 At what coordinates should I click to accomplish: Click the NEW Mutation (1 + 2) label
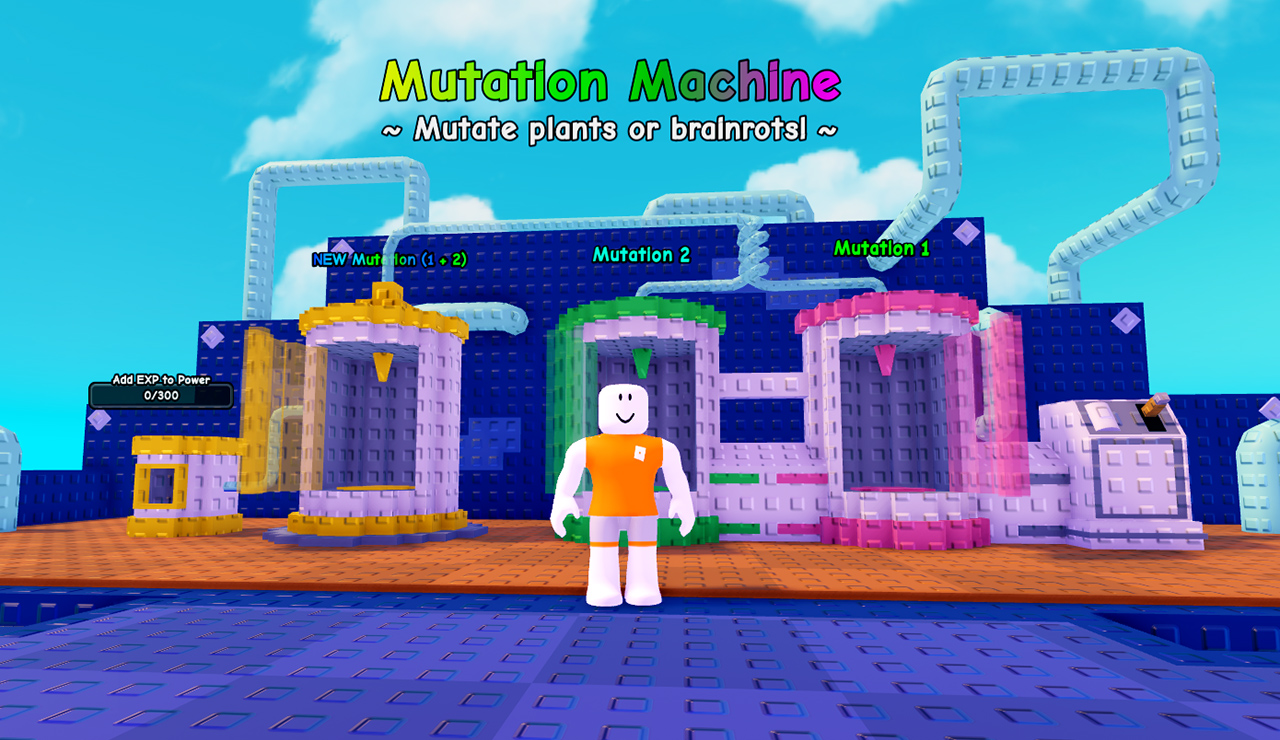(390, 258)
